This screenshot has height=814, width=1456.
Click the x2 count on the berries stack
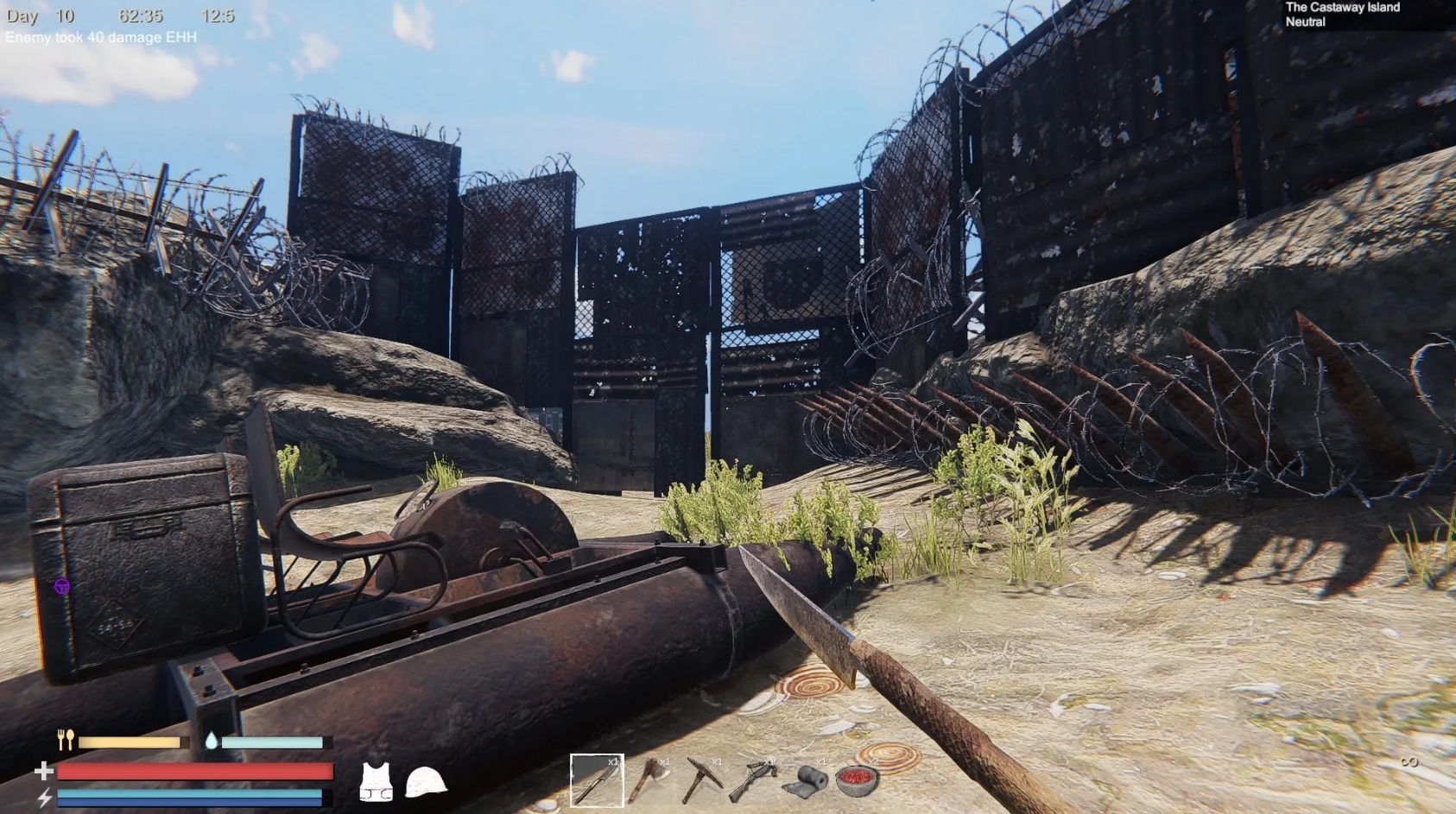[874, 762]
